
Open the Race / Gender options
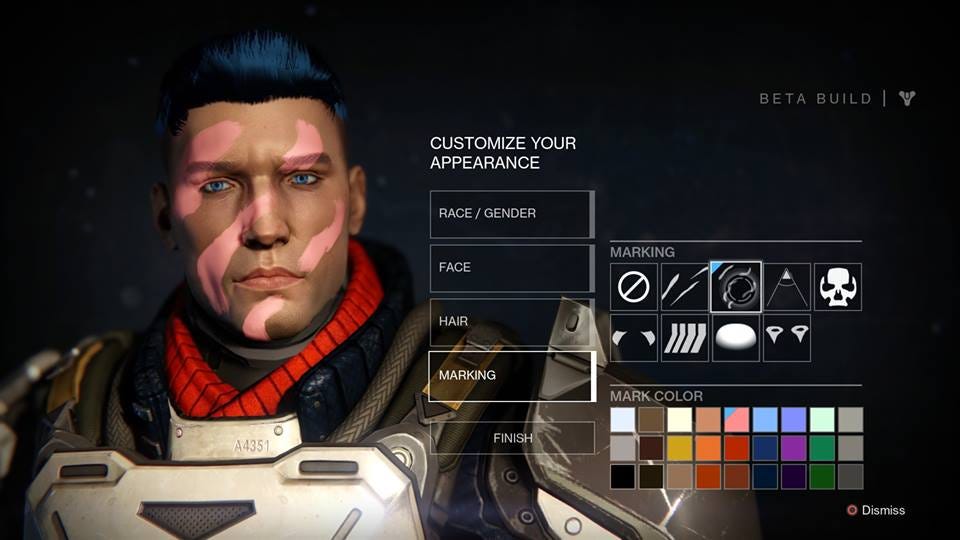[512, 214]
